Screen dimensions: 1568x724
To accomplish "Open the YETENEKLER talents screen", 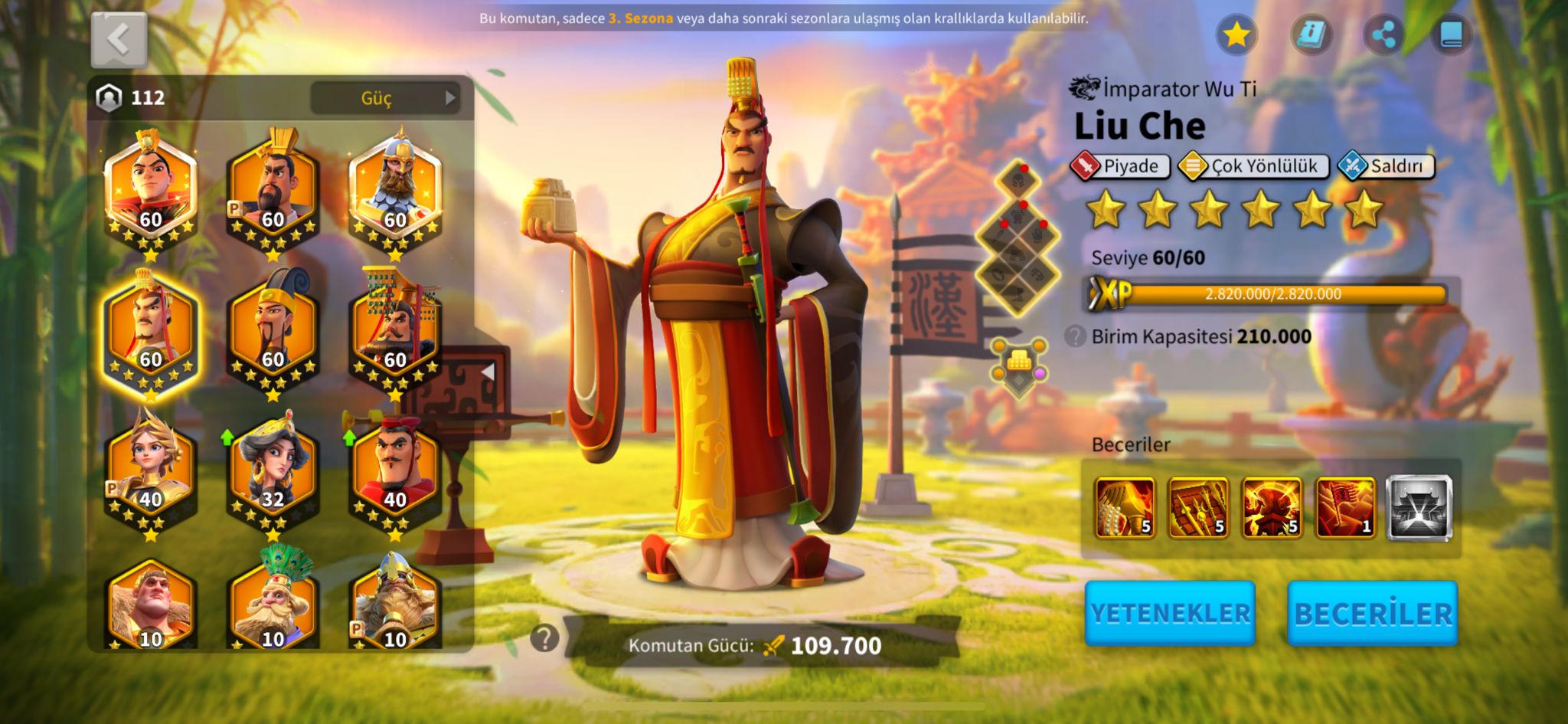I will point(1170,613).
